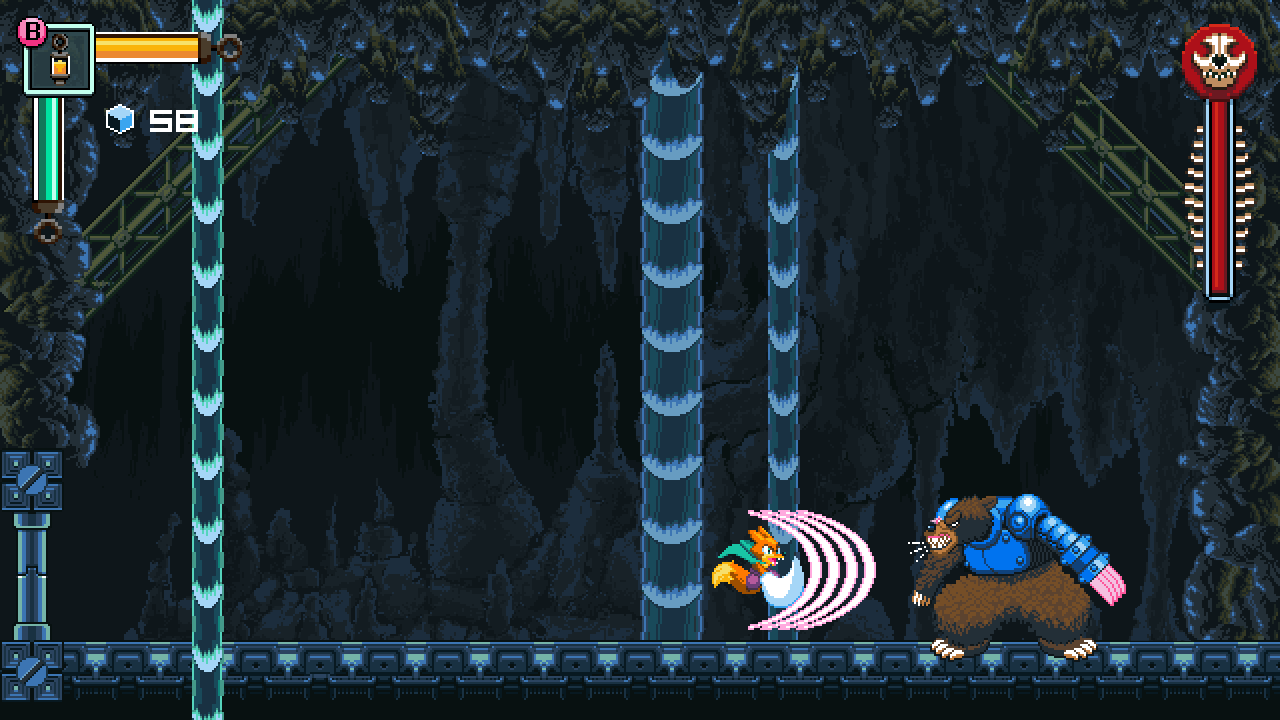Select the equipped lantern item slot
The image size is (1280, 720).
point(59,59)
